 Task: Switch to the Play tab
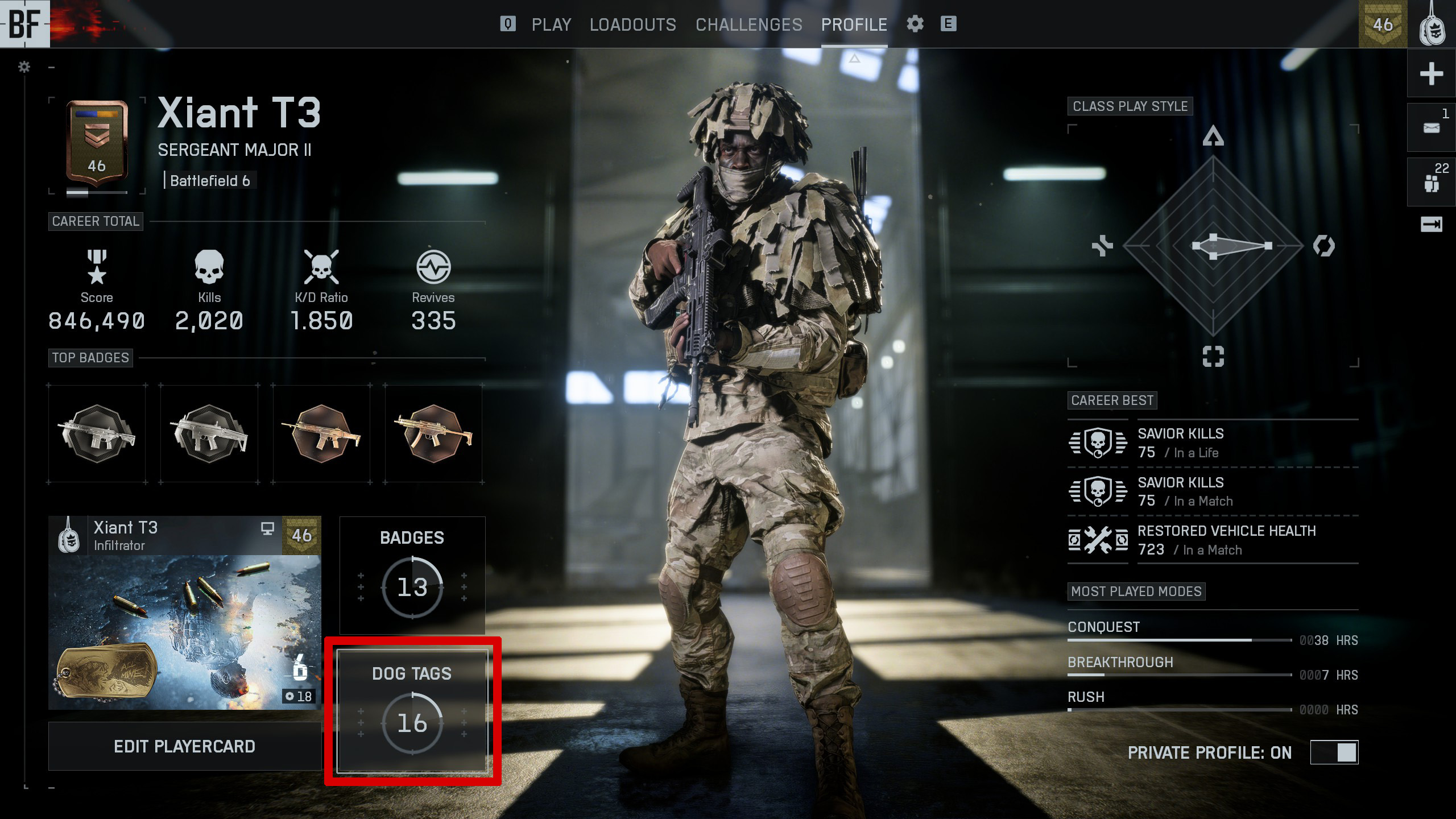coord(551,24)
